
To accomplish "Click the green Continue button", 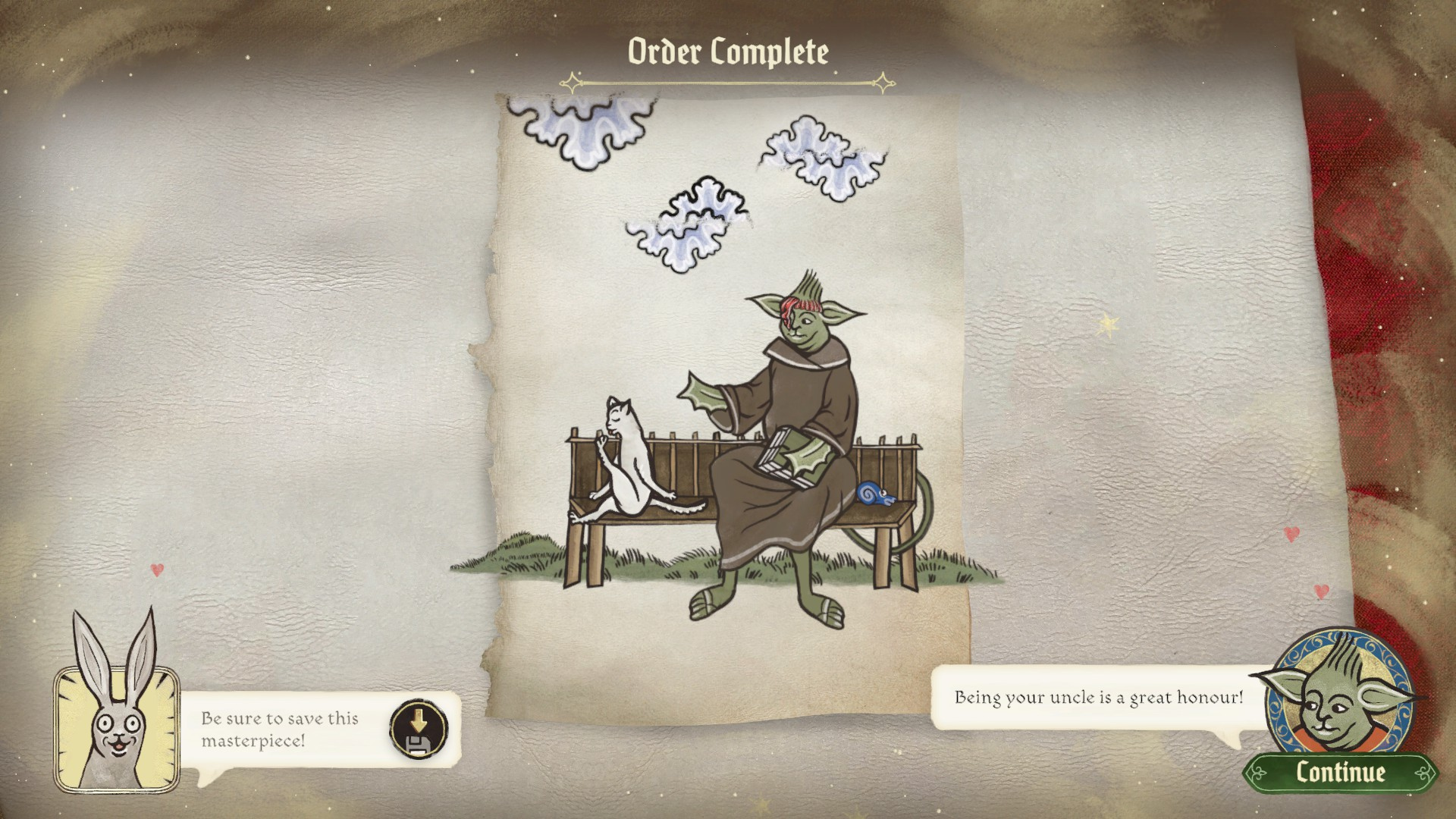I will (1340, 772).
